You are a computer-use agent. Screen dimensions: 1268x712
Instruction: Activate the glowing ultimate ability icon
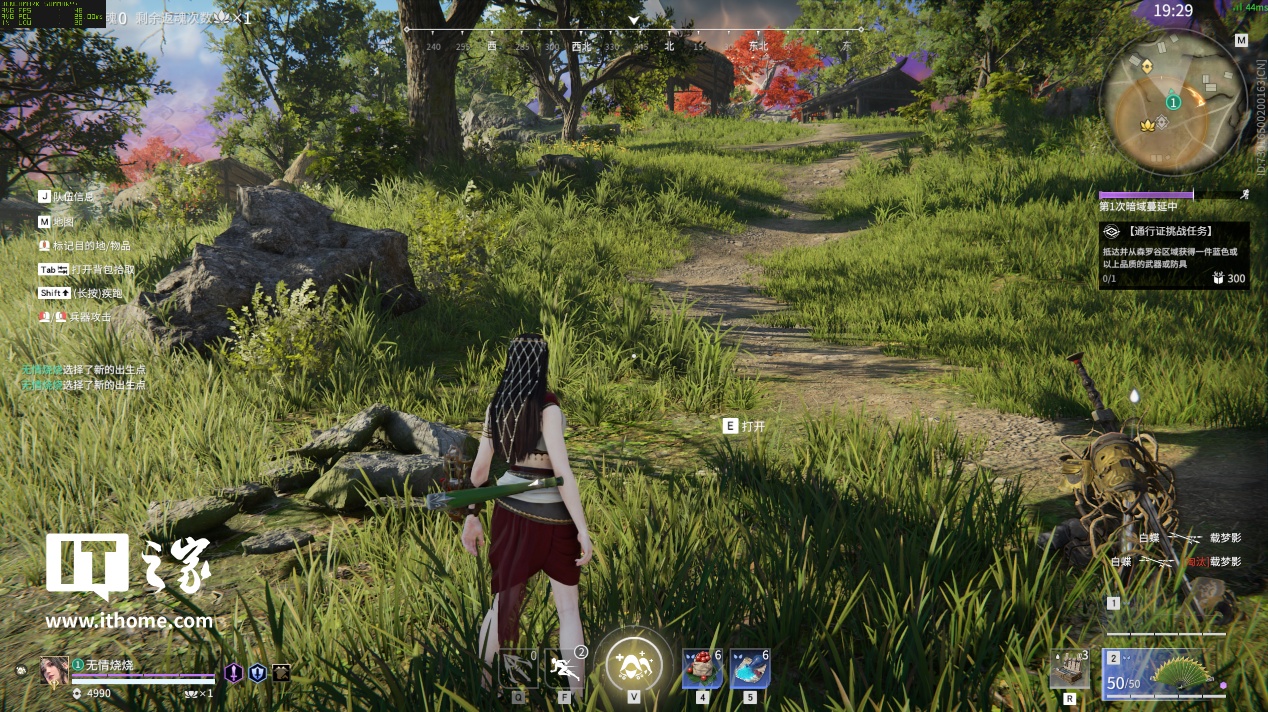[x=633, y=662]
